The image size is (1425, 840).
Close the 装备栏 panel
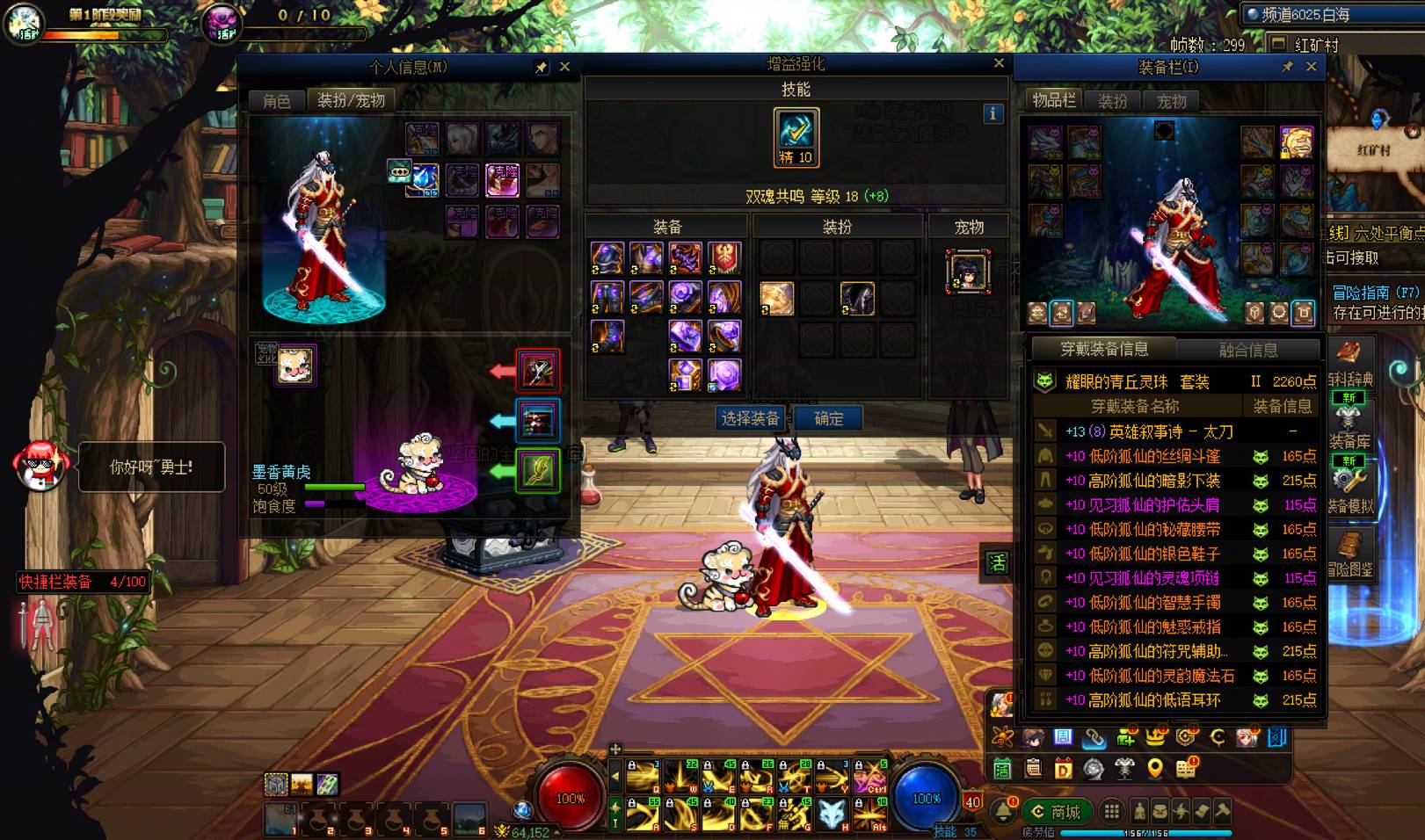(1312, 67)
